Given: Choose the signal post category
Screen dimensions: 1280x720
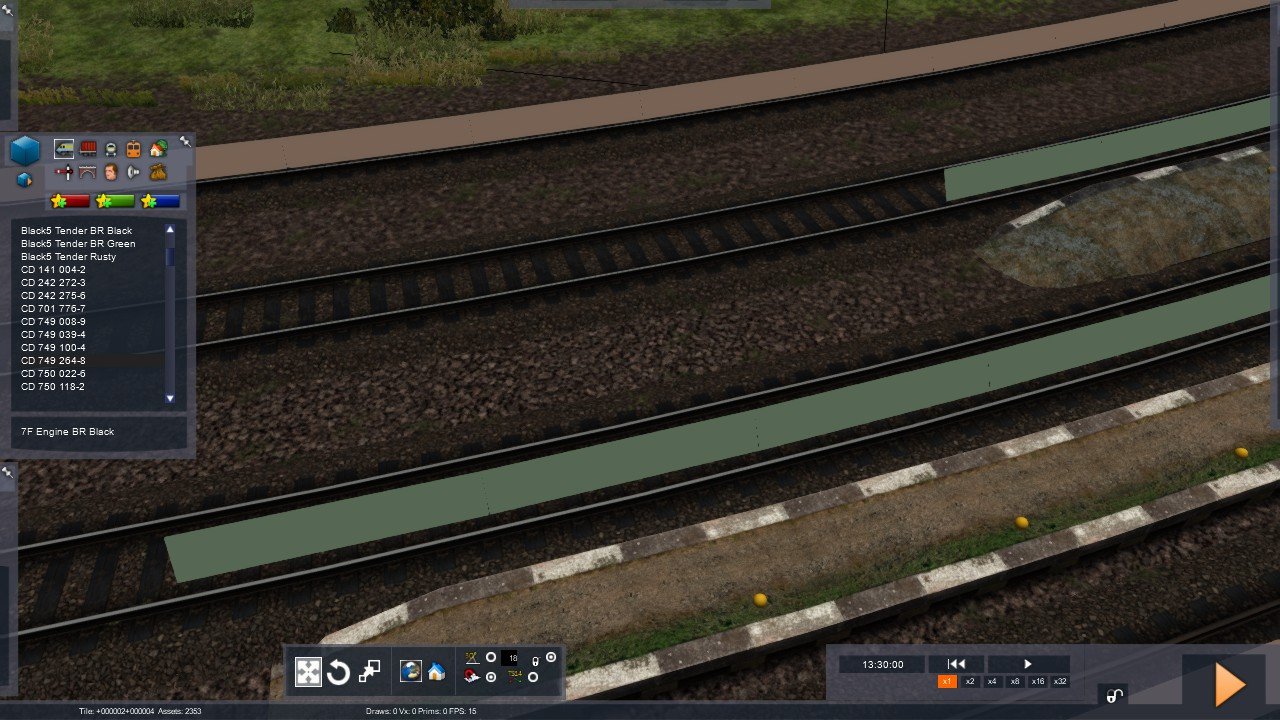Looking at the screenshot, I should coord(64,172).
